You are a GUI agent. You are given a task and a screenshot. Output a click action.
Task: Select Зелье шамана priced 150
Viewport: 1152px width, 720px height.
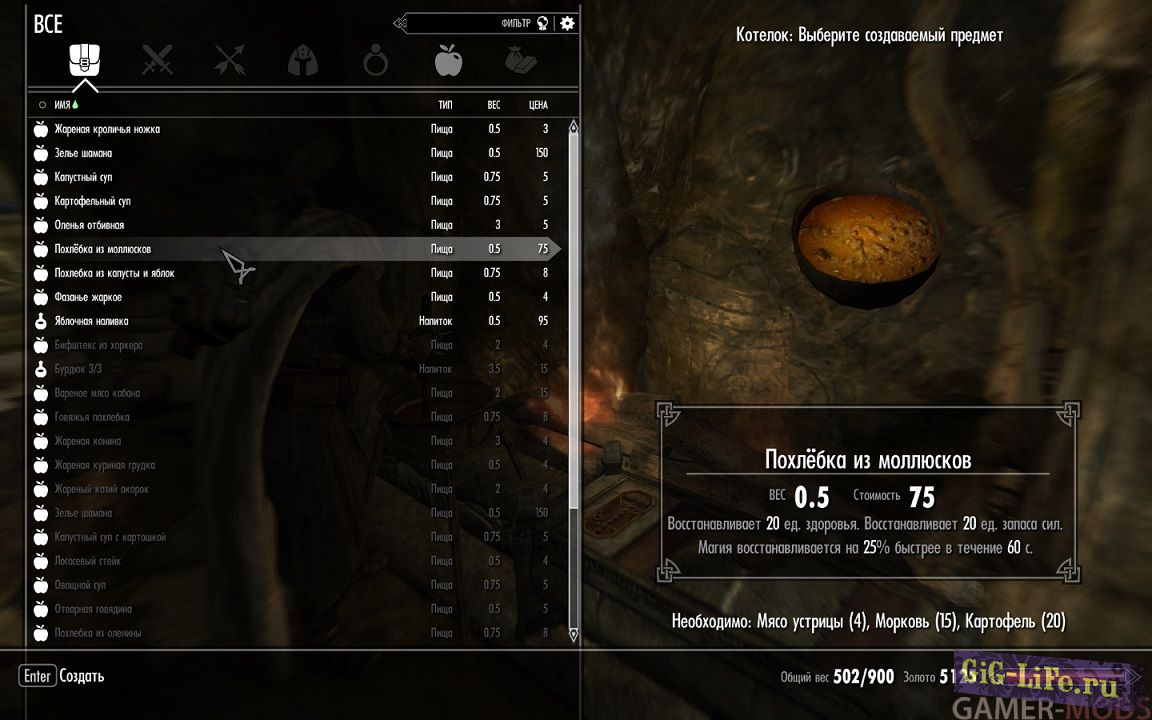[83, 153]
